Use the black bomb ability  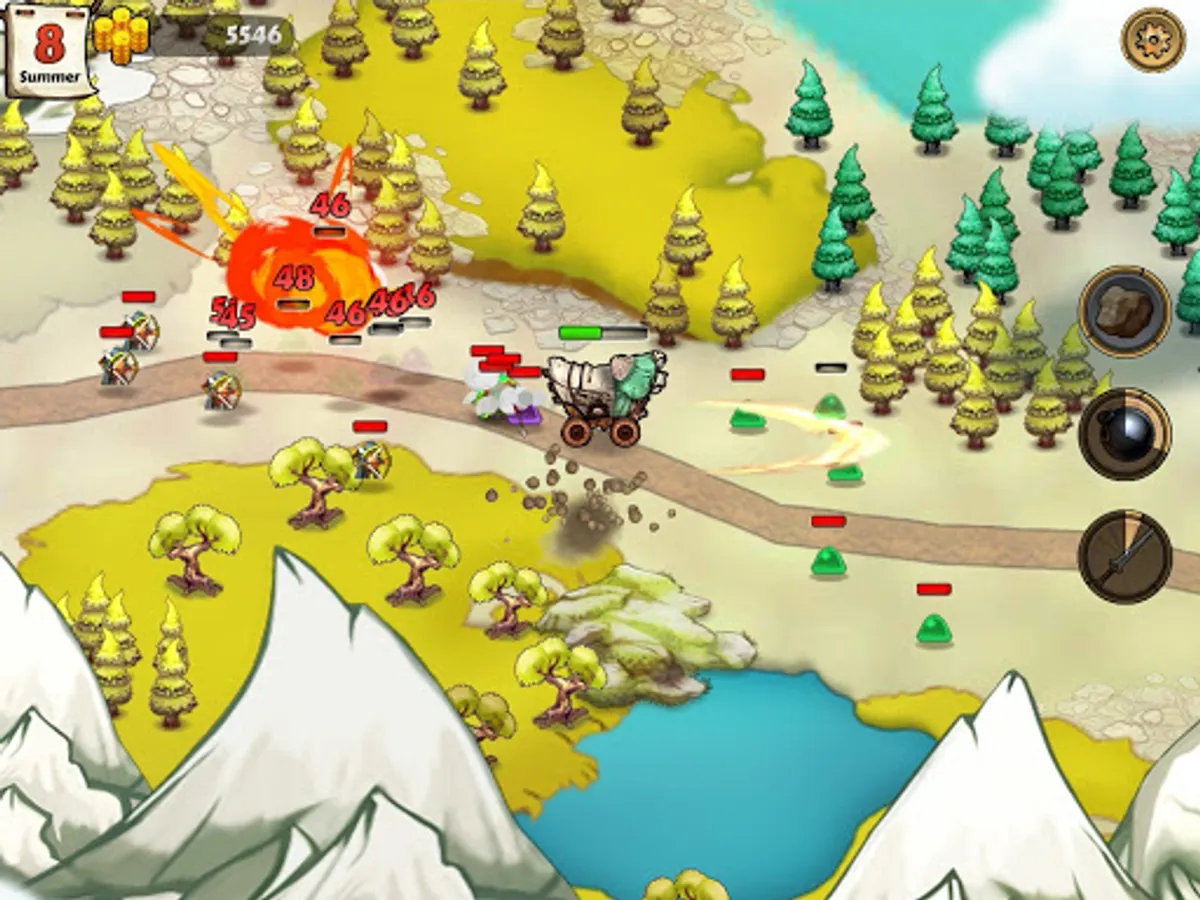pyautogui.click(x=1125, y=433)
